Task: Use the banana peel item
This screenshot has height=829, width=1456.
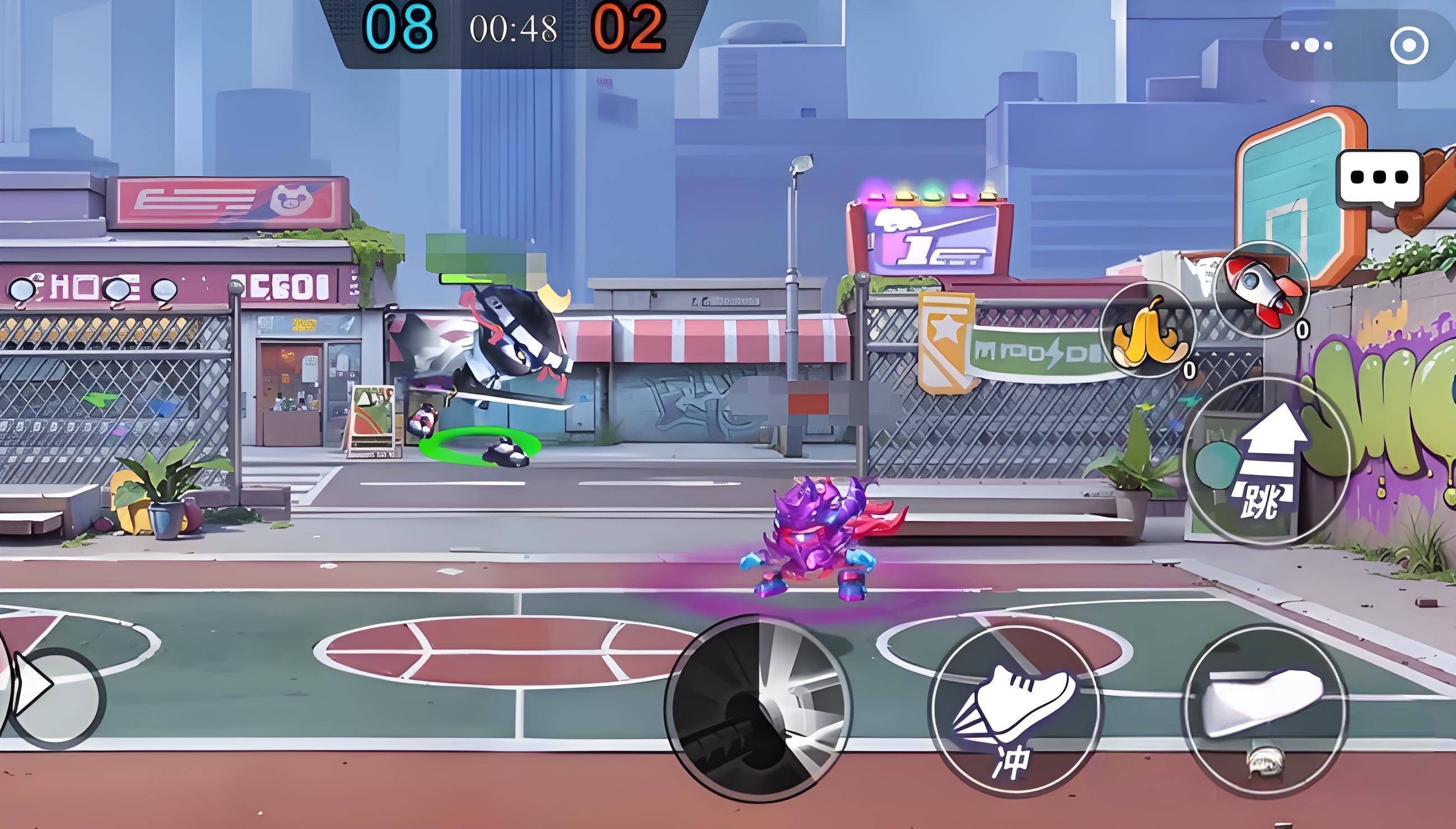Action: click(1147, 330)
